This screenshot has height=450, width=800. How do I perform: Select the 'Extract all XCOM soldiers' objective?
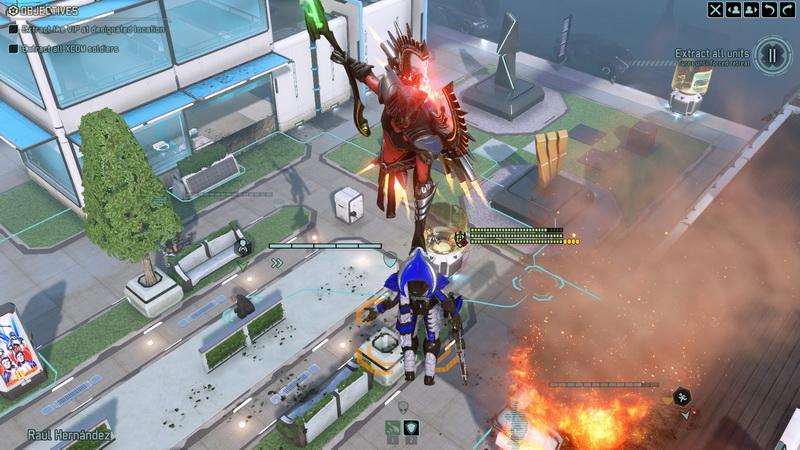pyautogui.click(x=68, y=48)
